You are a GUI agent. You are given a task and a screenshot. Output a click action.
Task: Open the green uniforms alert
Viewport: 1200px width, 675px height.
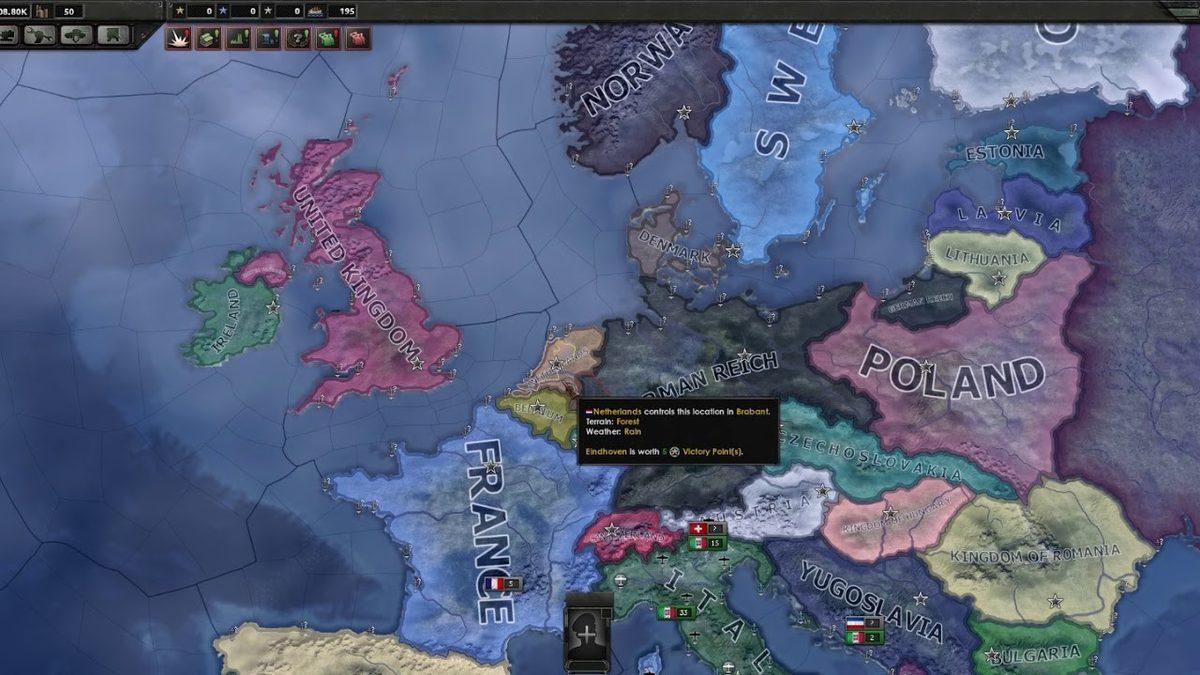(328, 38)
